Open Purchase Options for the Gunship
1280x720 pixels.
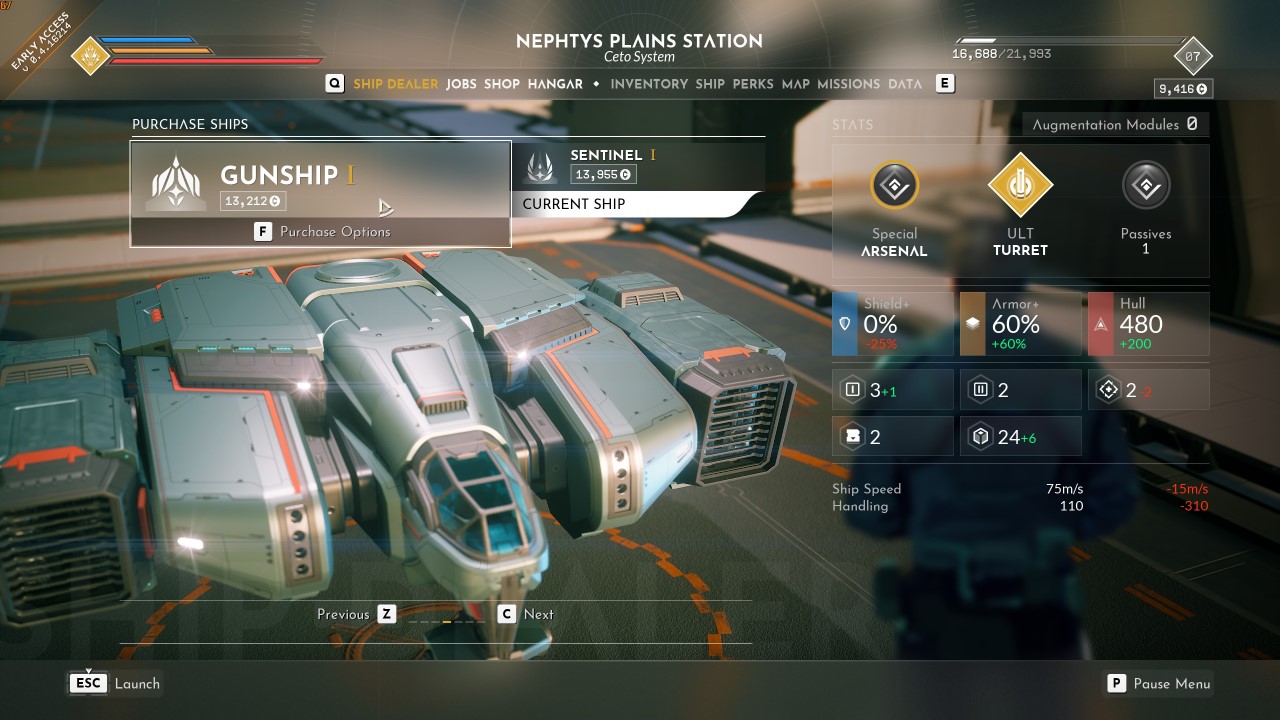click(x=322, y=232)
